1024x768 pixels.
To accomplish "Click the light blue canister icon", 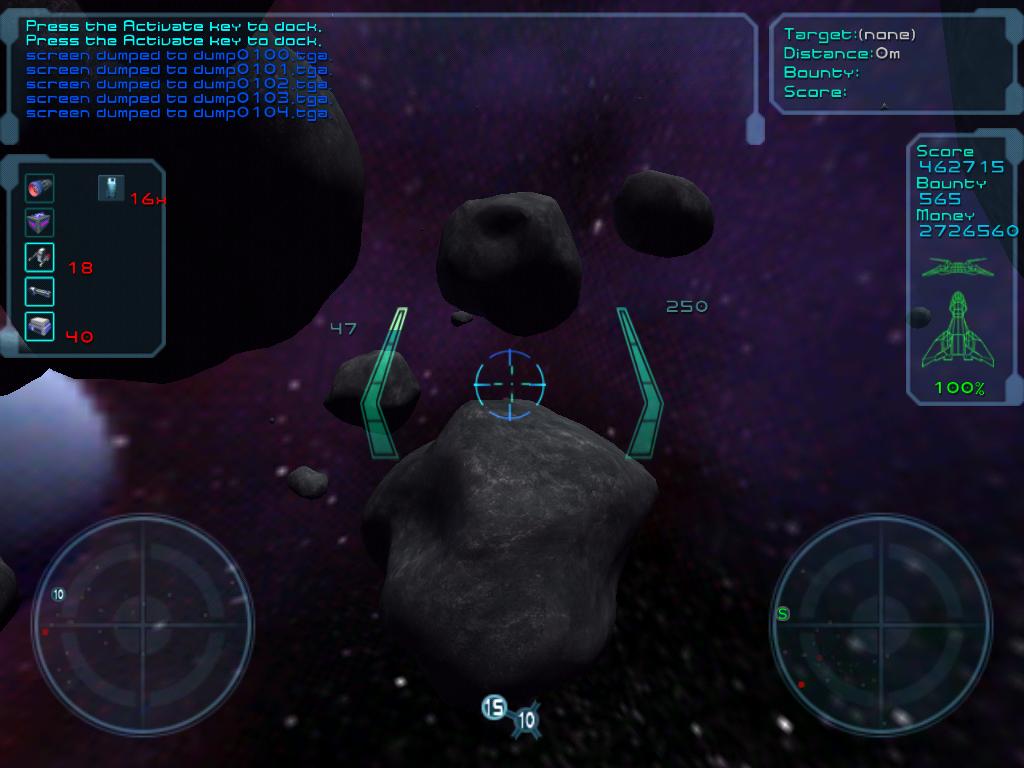I will pyautogui.click(x=111, y=187).
